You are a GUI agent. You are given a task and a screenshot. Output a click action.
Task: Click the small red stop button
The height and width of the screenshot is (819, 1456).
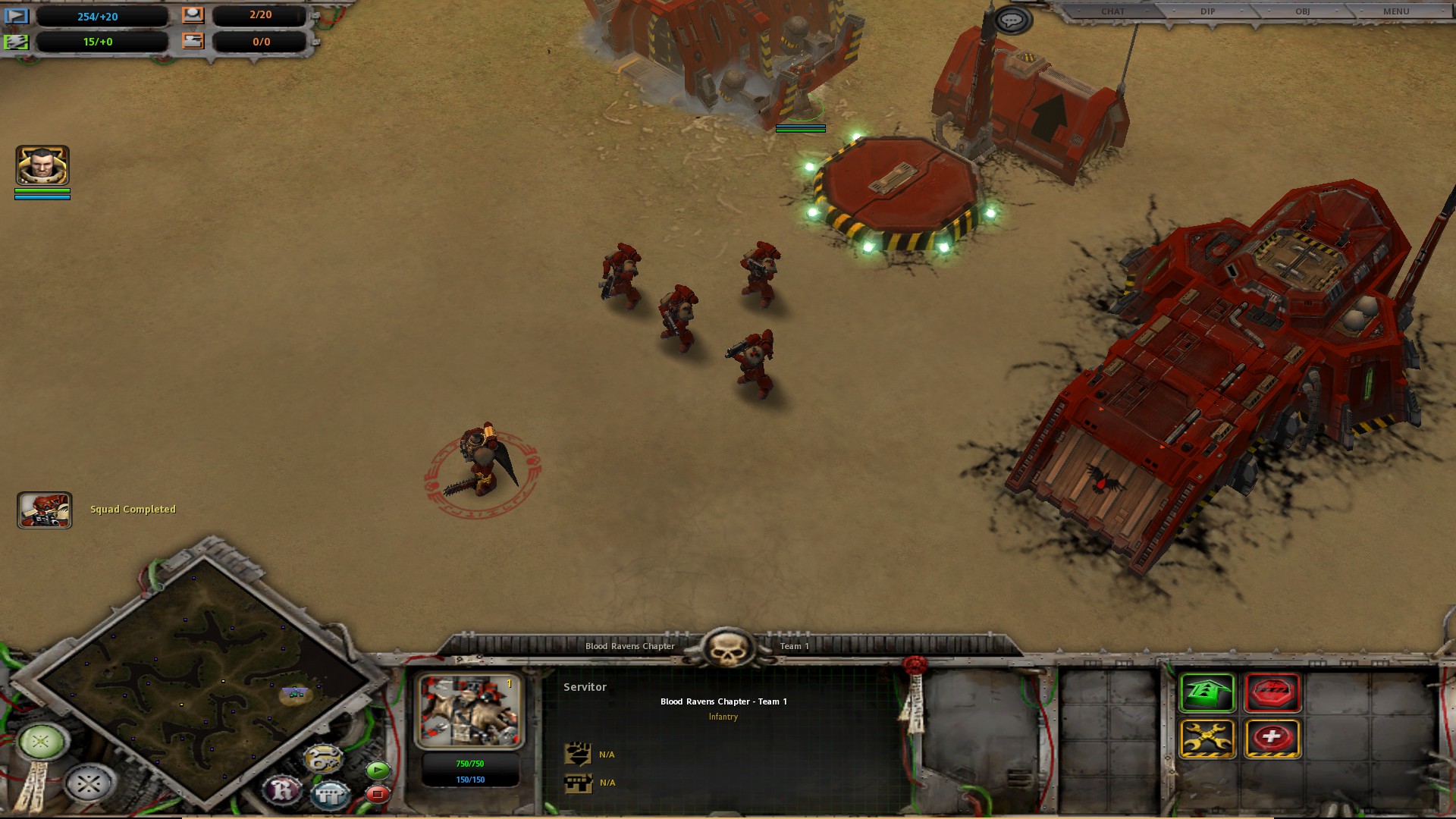(x=378, y=794)
